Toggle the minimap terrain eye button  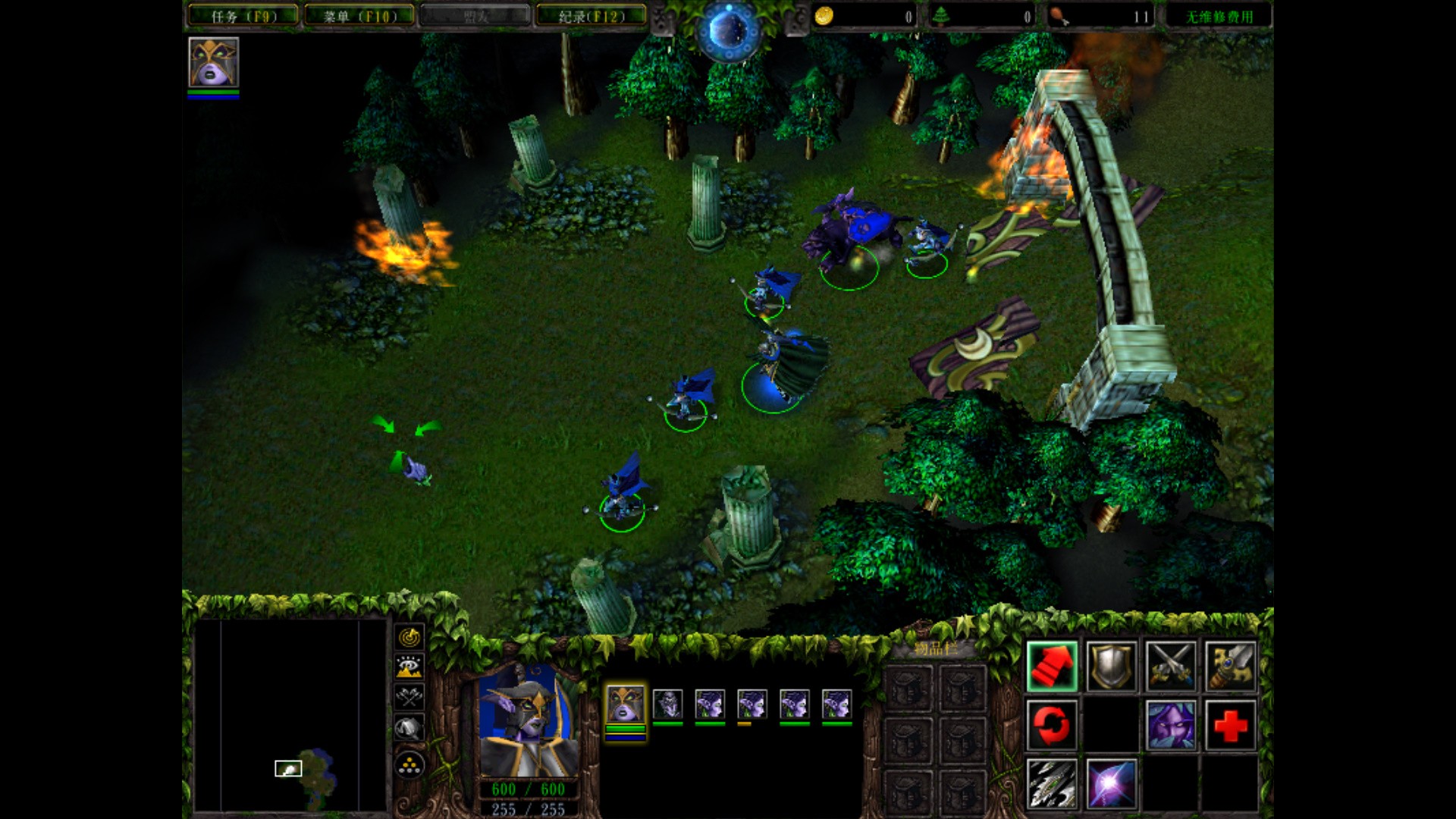point(409,667)
